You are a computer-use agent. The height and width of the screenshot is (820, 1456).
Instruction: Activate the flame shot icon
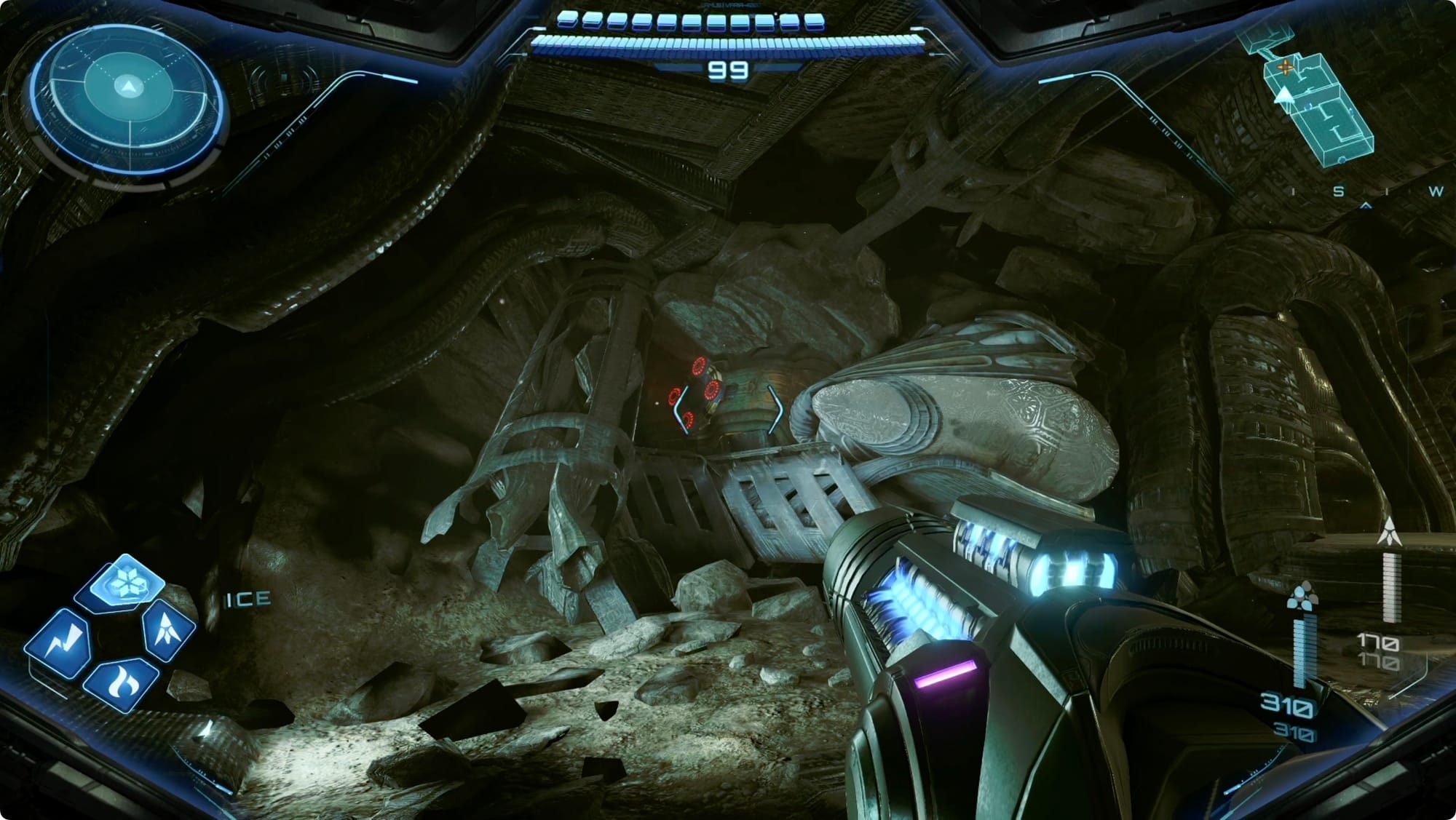pyautogui.click(x=120, y=683)
